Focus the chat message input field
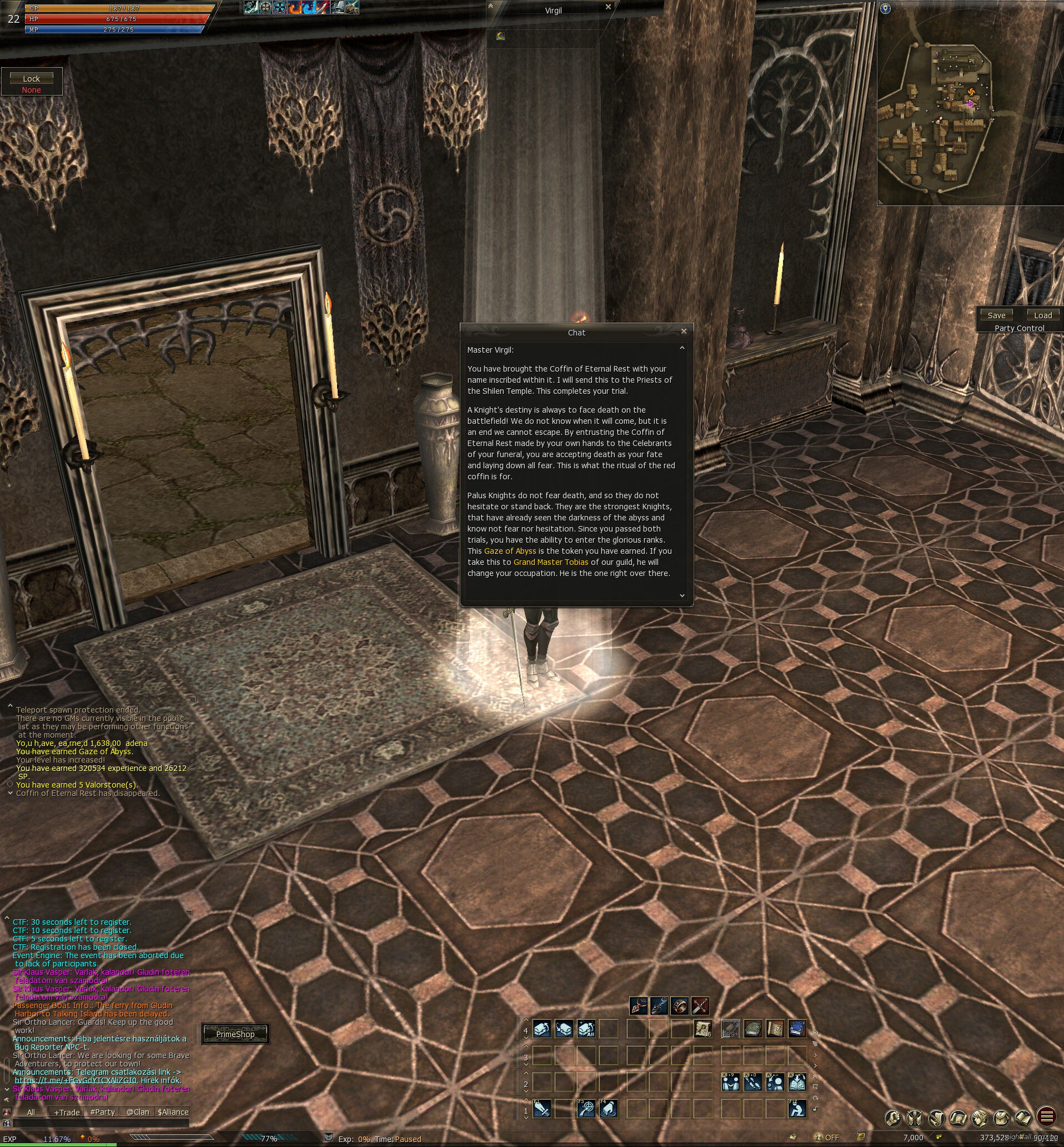The height and width of the screenshot is (1147, 1064). pos(101,1123)
